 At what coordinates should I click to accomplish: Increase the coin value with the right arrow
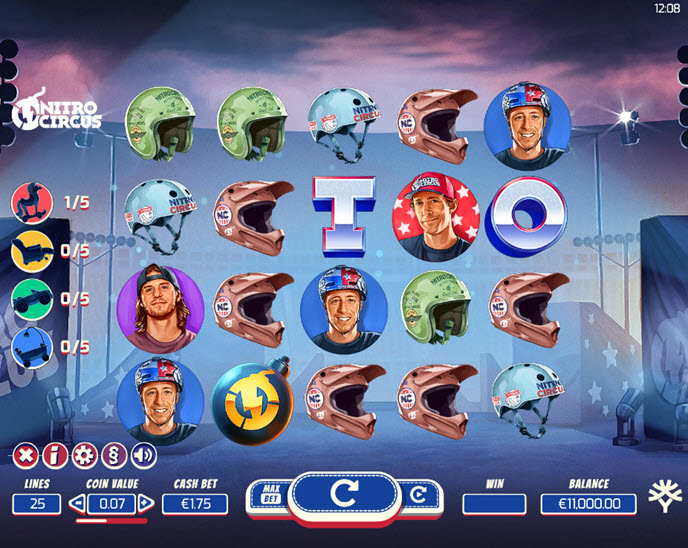[x=146, y=504]
